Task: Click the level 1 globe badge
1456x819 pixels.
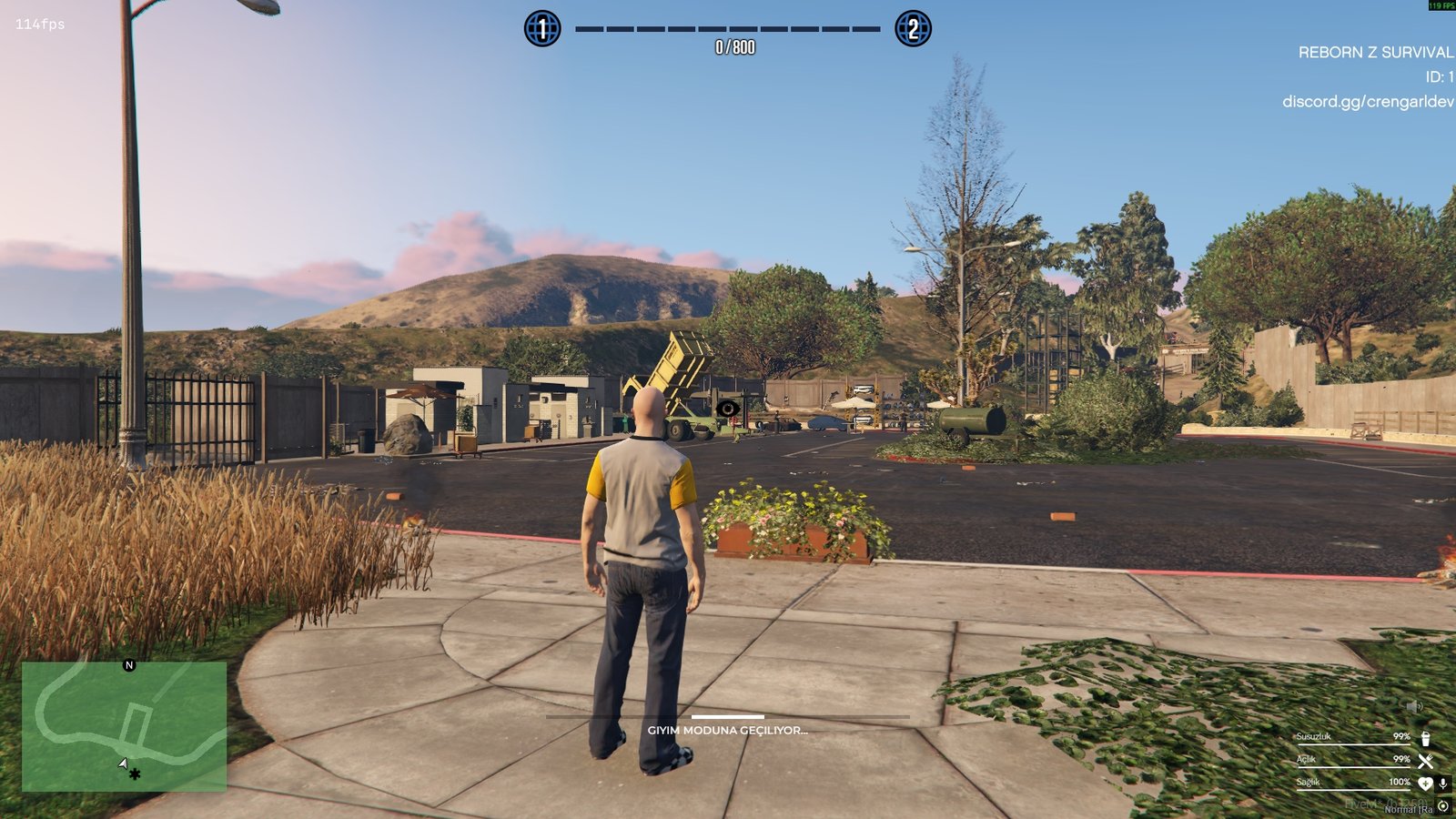Action: tap(542, 29)
